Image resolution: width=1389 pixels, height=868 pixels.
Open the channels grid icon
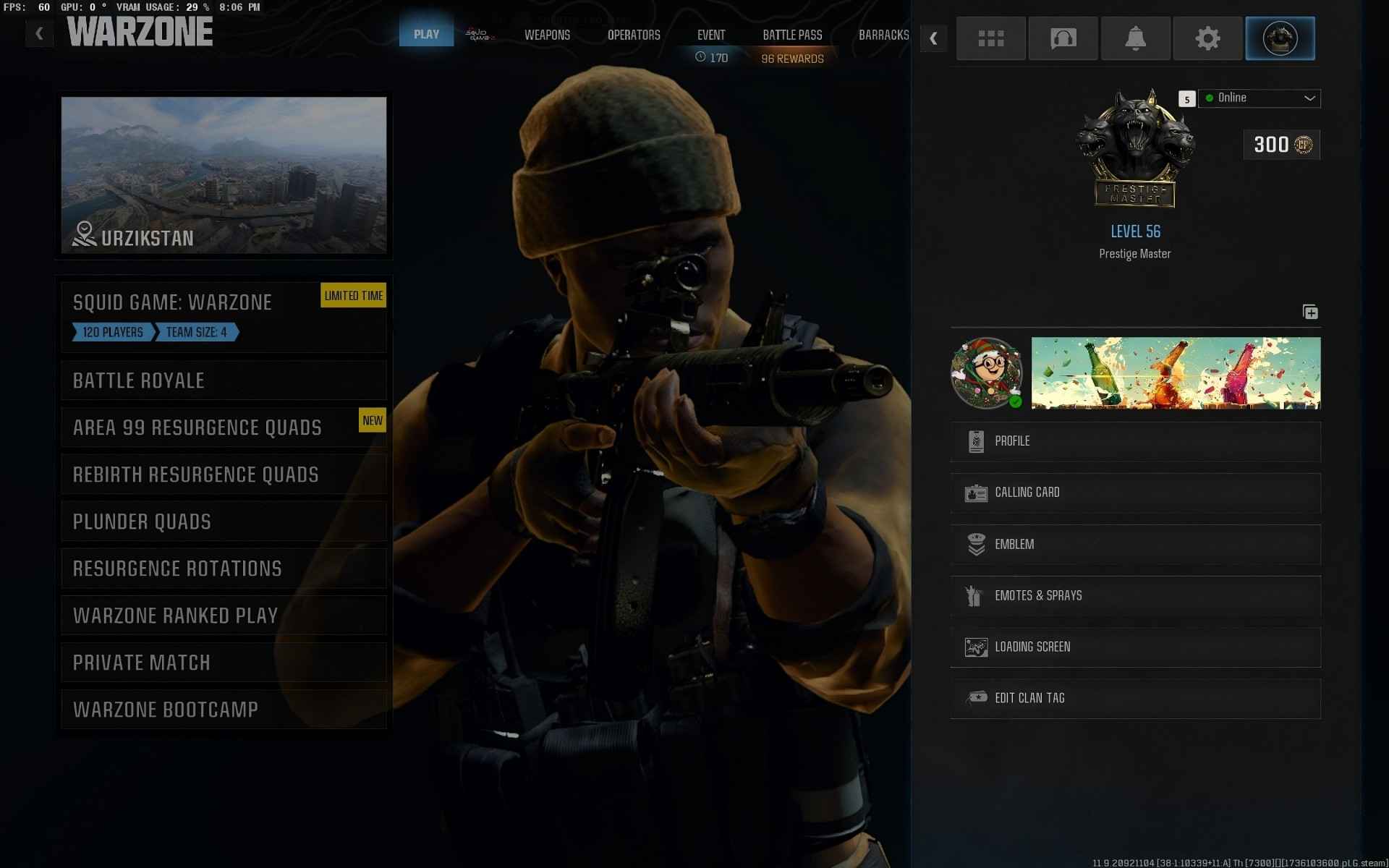point(990,38)
